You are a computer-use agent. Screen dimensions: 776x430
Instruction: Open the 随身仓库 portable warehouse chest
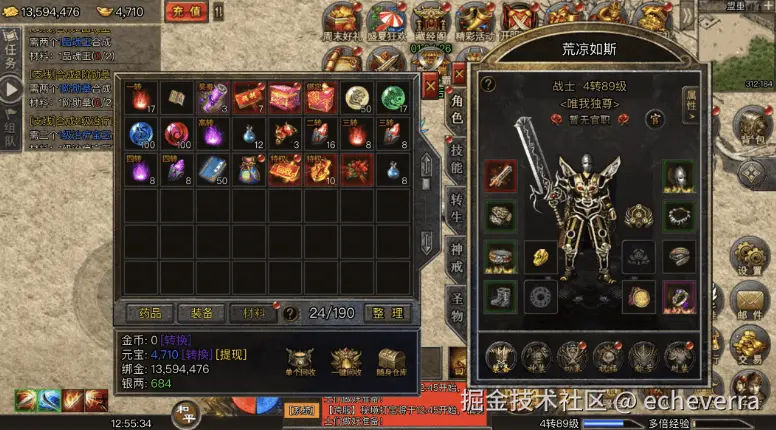[392, 361]
